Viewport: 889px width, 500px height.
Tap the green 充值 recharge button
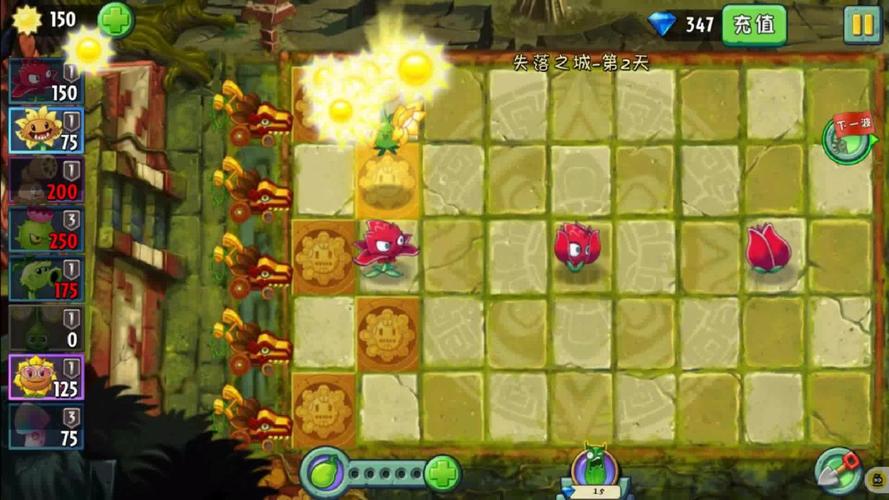point(754,24)
